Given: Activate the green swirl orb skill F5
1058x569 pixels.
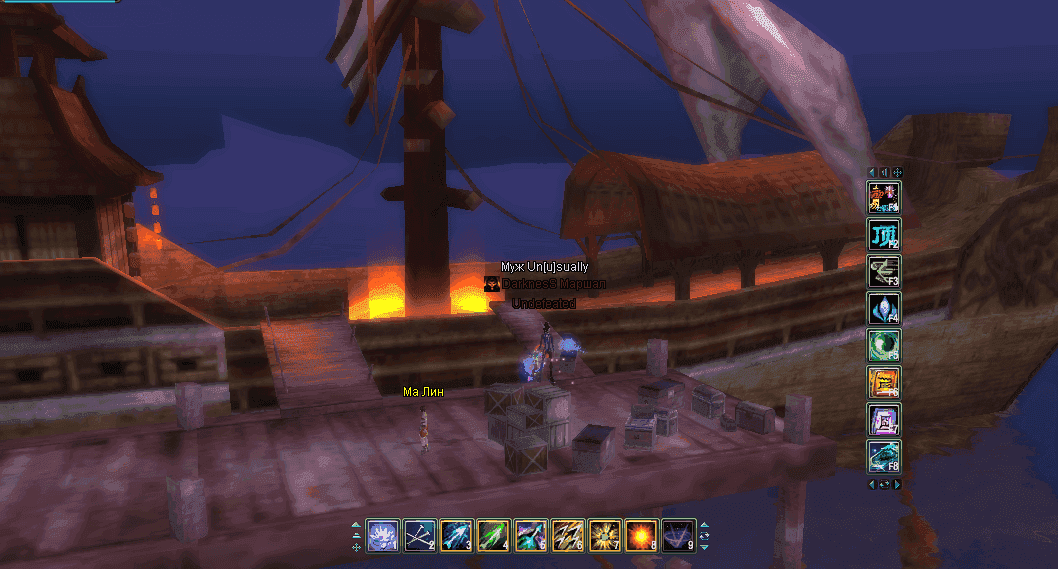Looking at the screenshot, I should 884,345.
